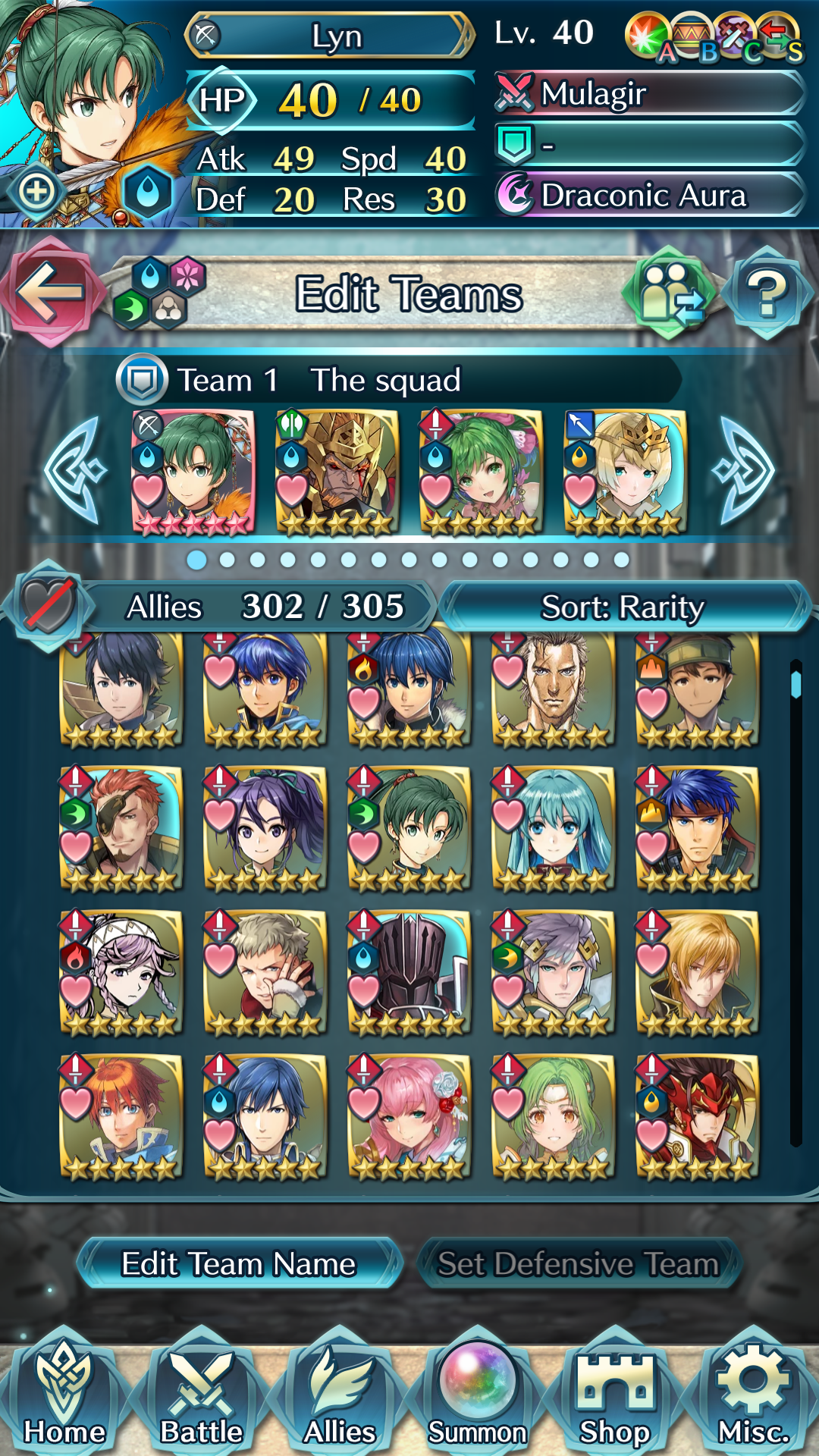Open the Battle menu
Screen dimensions: 819x1456
[x=202, y=1395]
